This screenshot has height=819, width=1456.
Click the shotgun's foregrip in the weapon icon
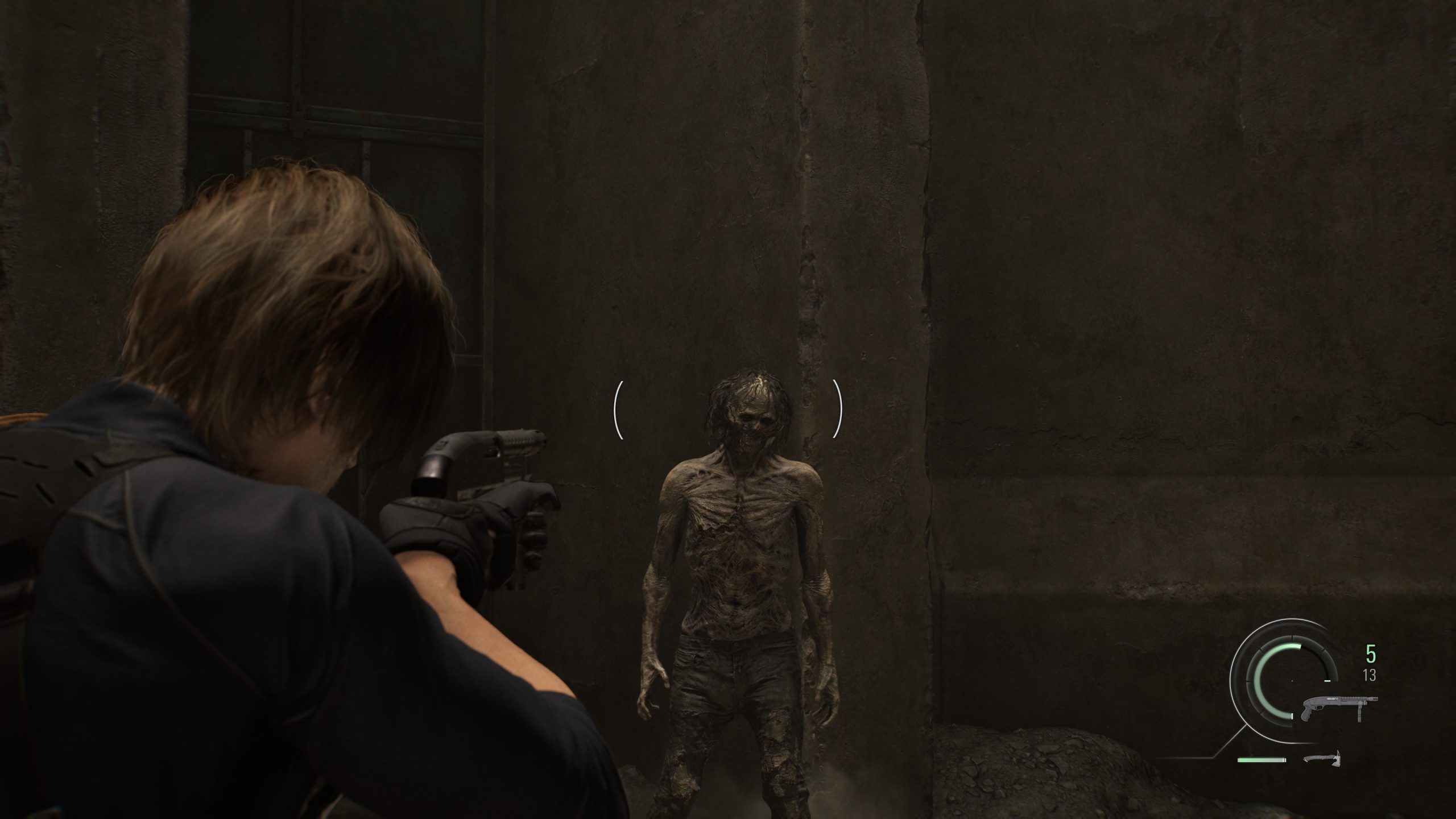pyautogui.click(x=1360, y=714)
